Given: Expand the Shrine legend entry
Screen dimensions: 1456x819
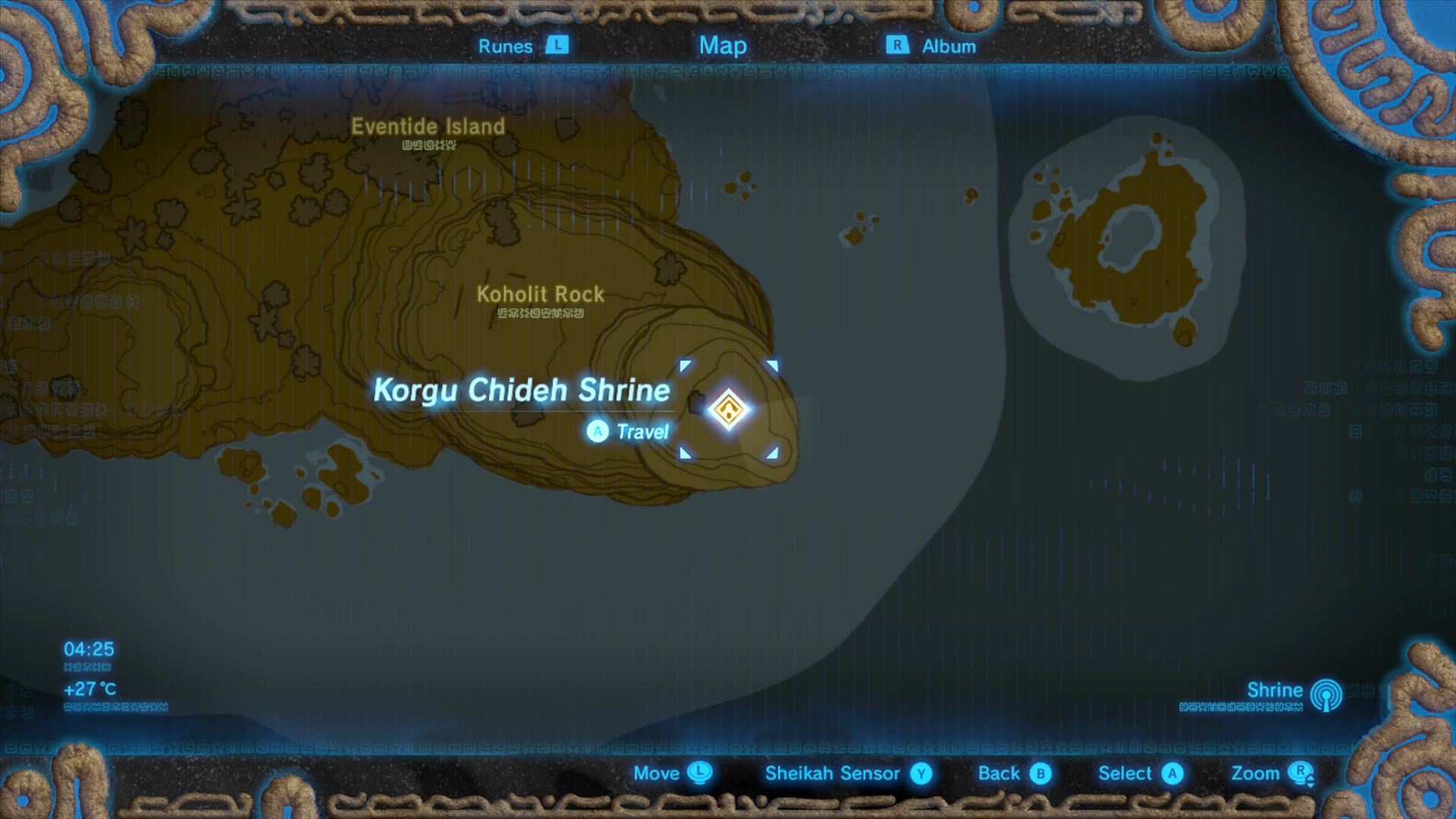Looking at the screenshot, I should coord(1275,691).
